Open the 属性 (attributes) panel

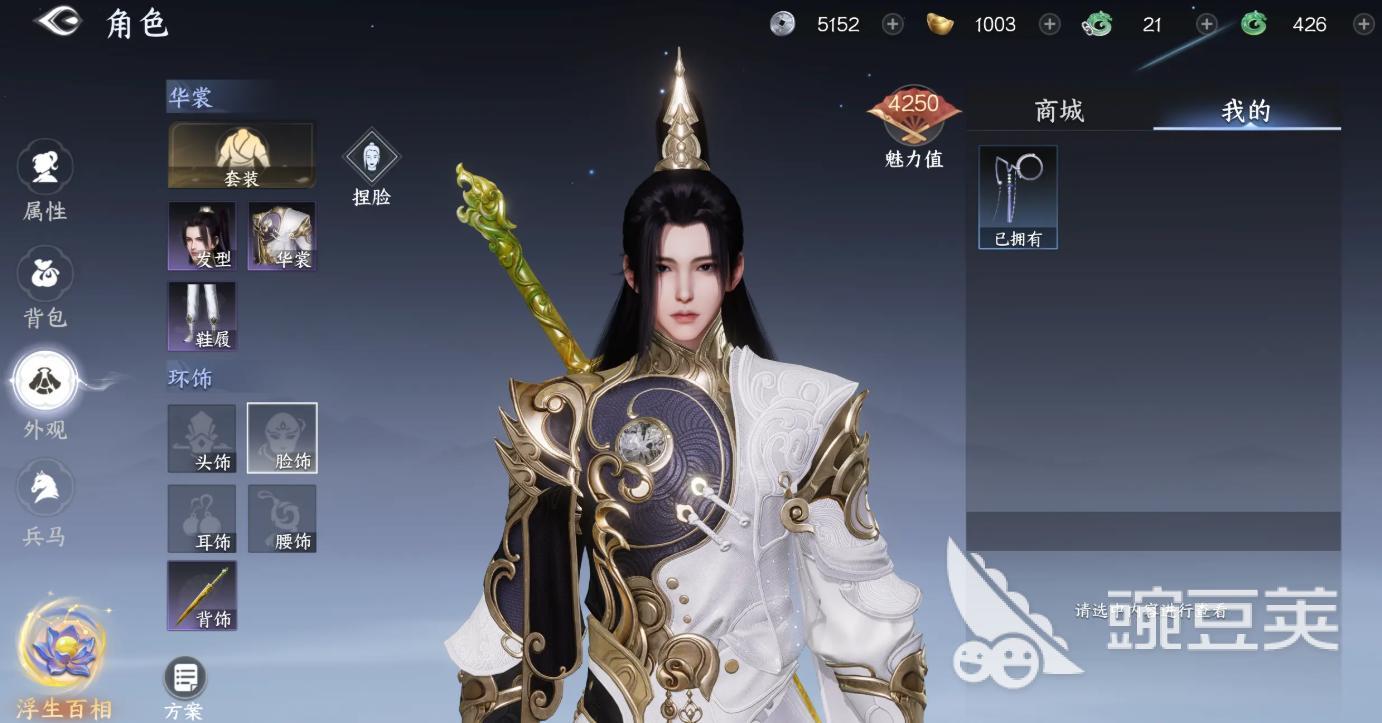(44, 180)
